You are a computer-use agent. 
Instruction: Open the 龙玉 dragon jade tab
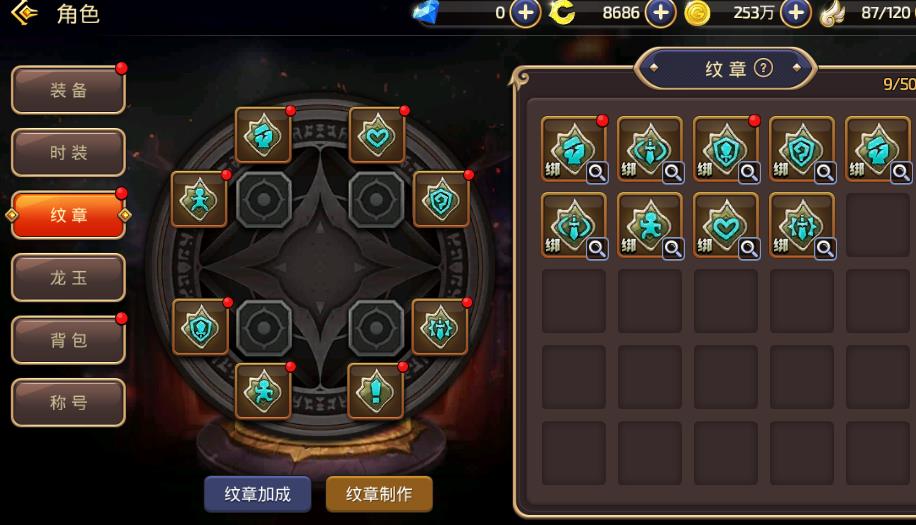click(68, 278)
